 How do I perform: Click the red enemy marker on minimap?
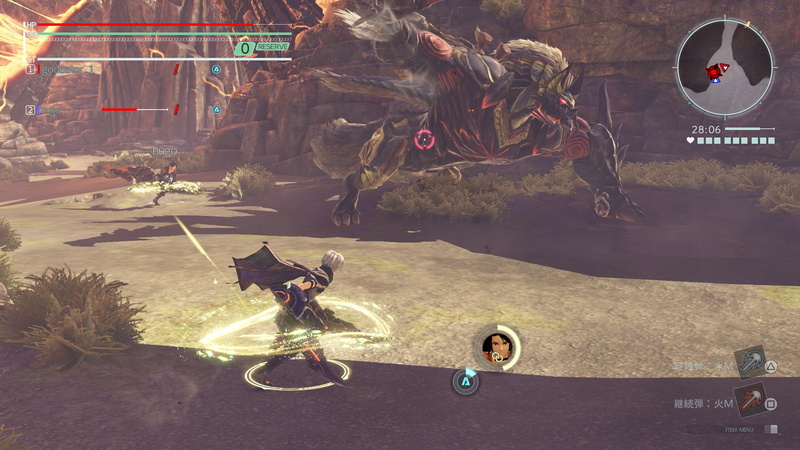pos(714,71)
